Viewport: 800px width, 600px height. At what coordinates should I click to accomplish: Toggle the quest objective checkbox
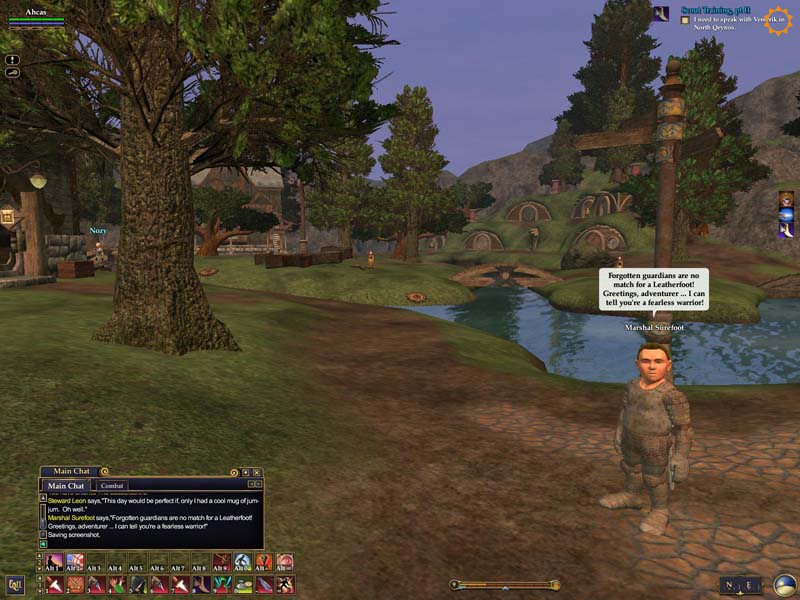685,19
